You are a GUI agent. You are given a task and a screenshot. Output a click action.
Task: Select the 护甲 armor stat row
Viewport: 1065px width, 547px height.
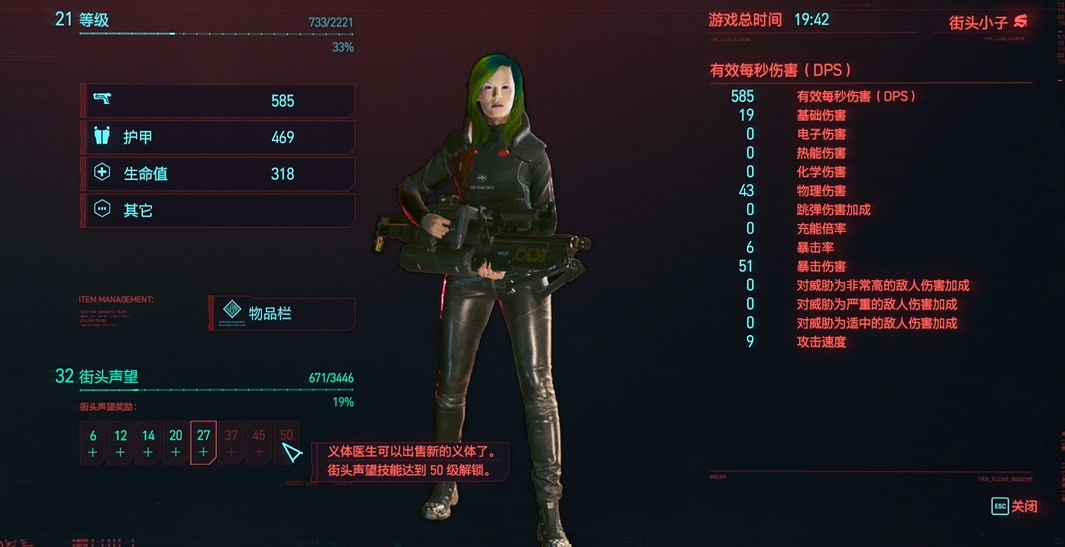[217, 137]
